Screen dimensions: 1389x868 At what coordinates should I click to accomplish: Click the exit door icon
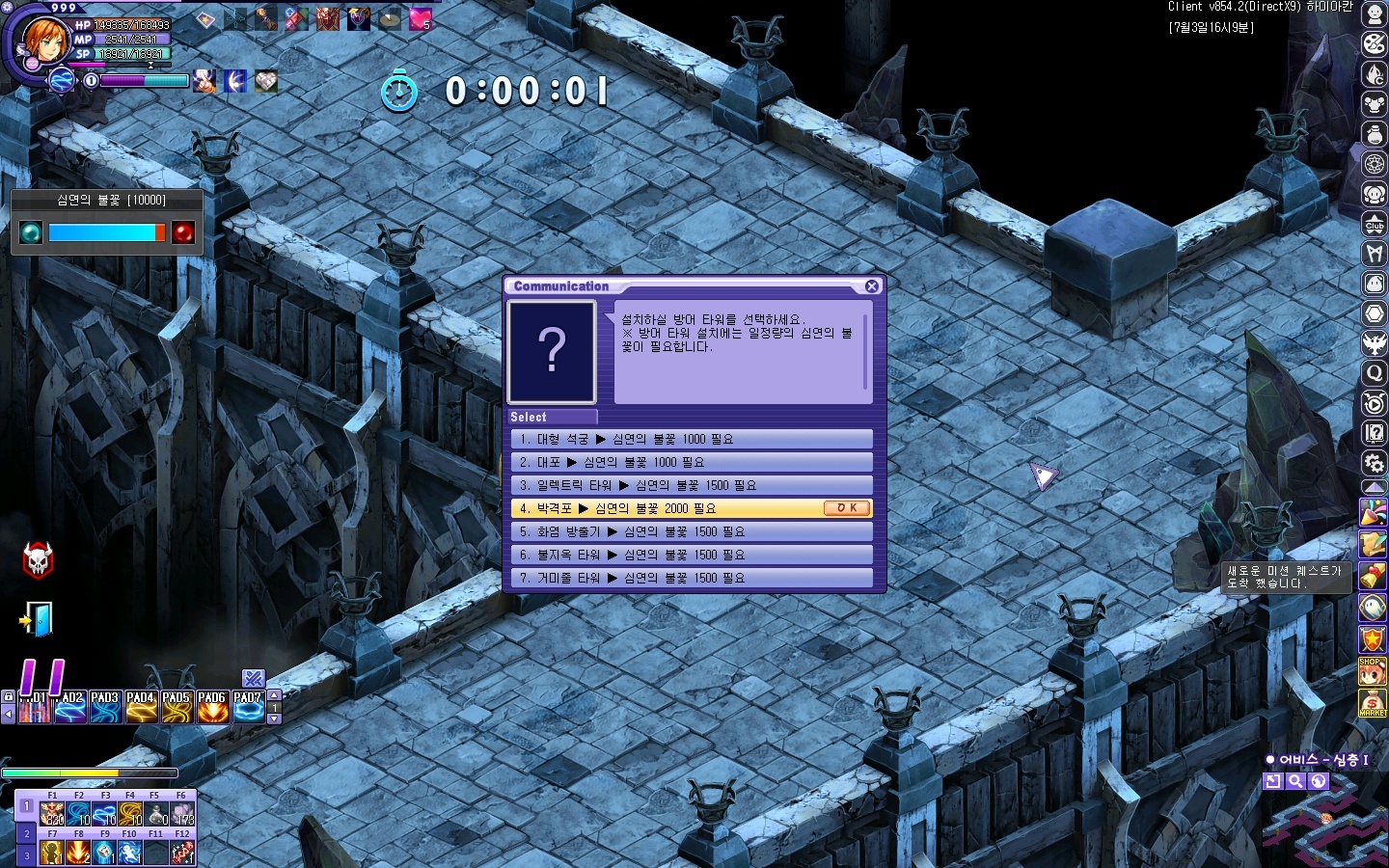(37, 619)
